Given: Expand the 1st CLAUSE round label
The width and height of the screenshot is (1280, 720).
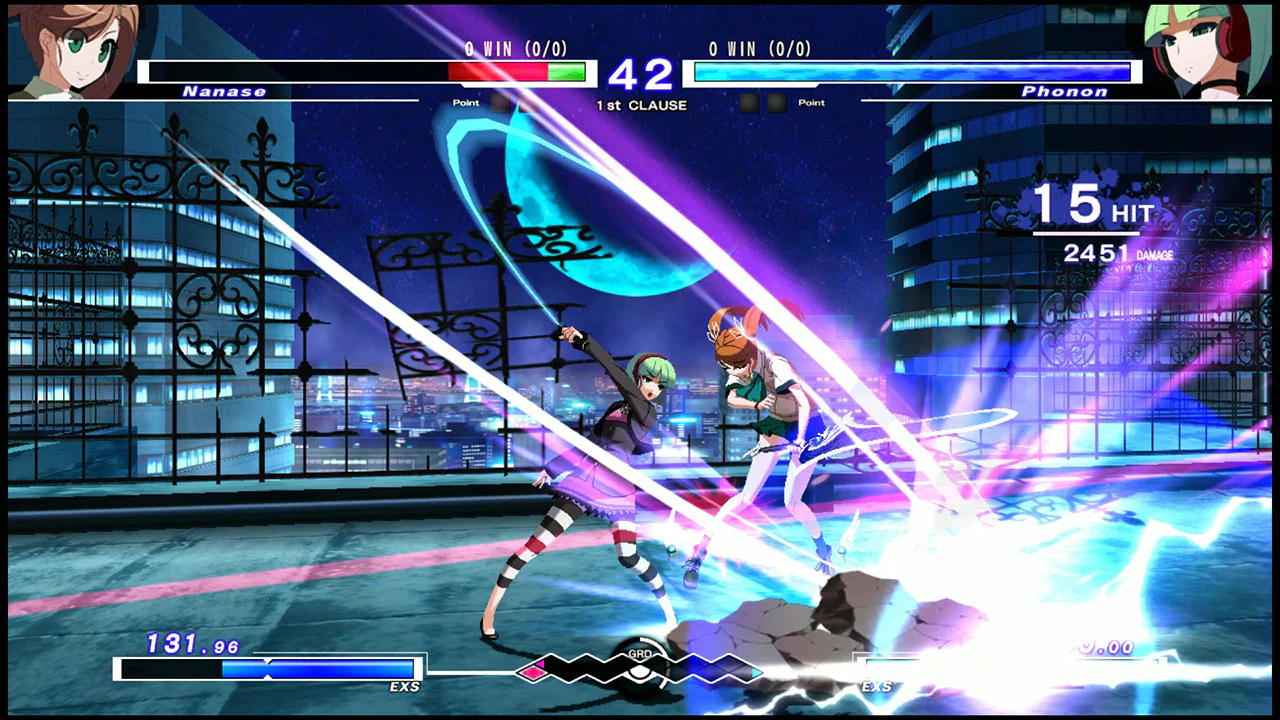Looking at the screenshot, I should point(643,105).
